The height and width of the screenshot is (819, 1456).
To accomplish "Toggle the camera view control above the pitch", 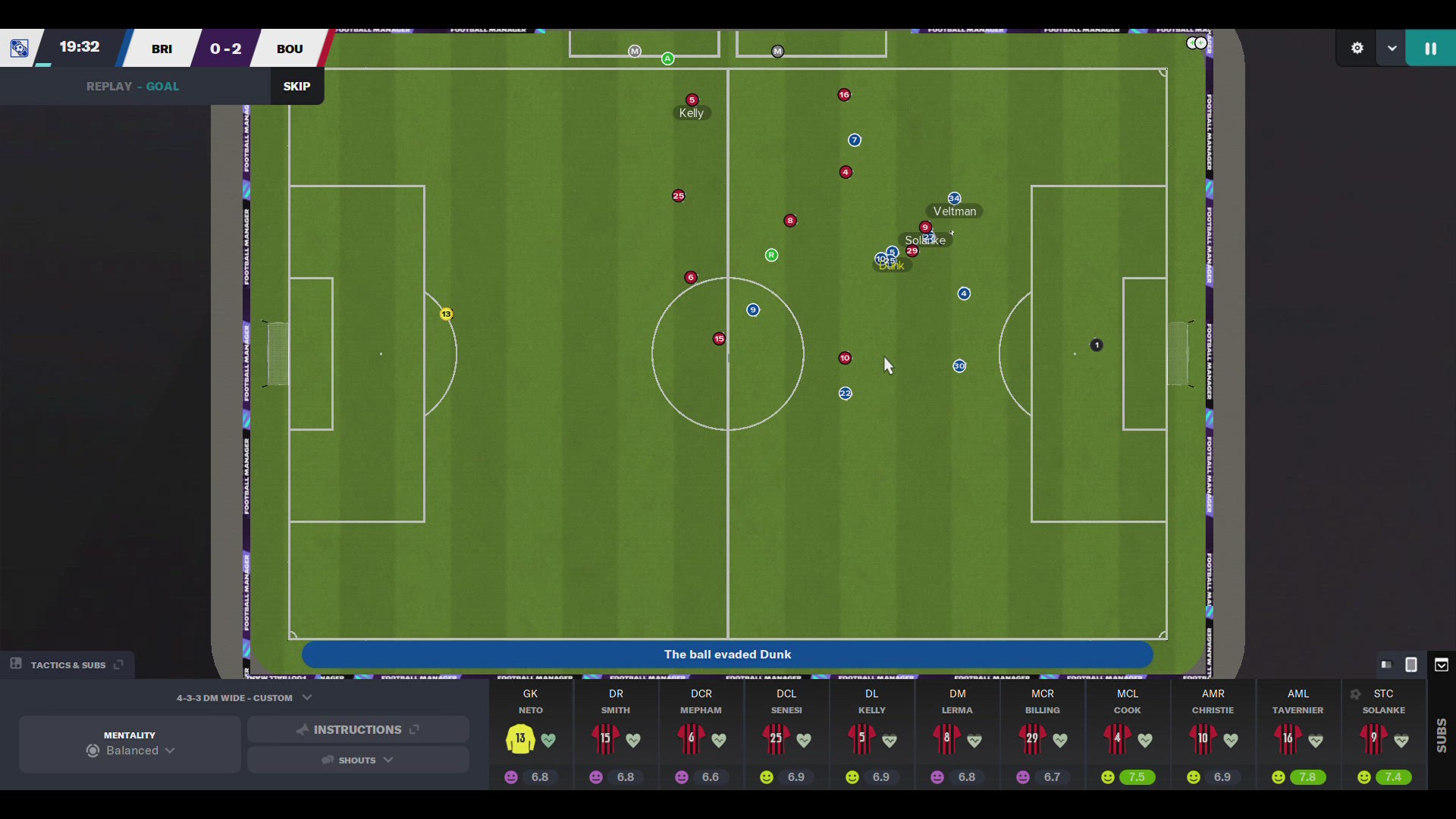I will [x=1197, y=43].
